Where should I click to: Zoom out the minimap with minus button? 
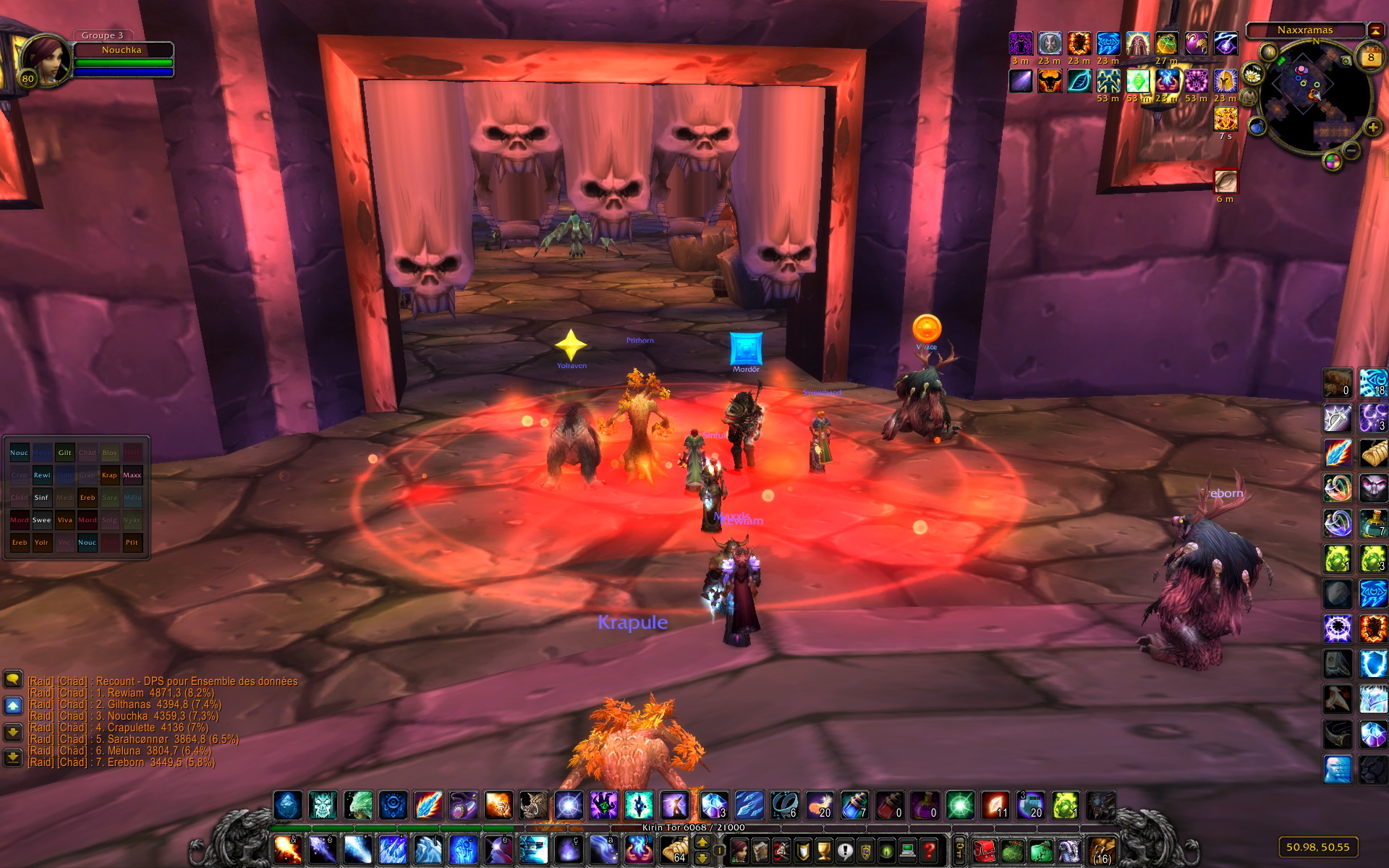pos(1351,150)
